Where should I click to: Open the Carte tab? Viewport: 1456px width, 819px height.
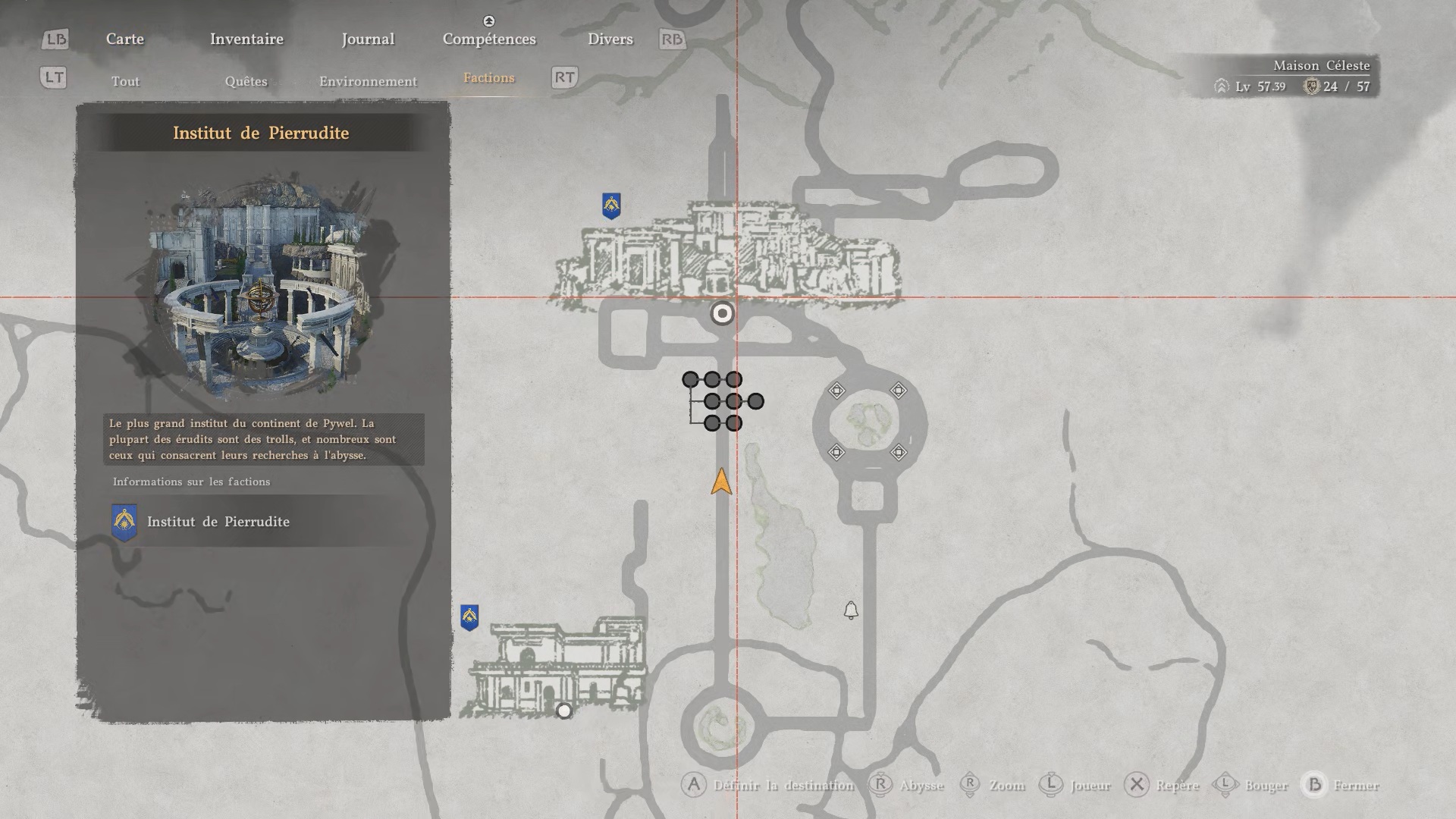(125, 39)
